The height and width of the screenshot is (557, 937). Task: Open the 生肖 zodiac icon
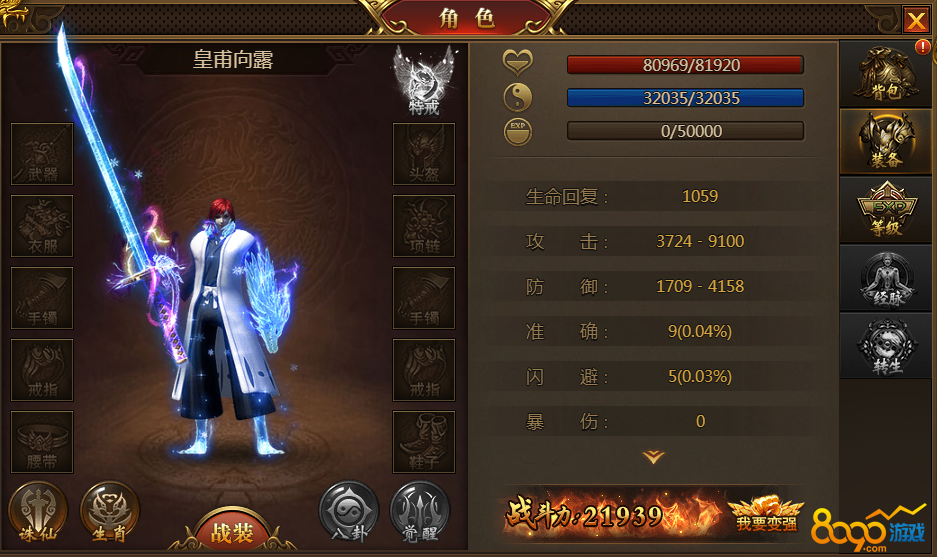109,513
